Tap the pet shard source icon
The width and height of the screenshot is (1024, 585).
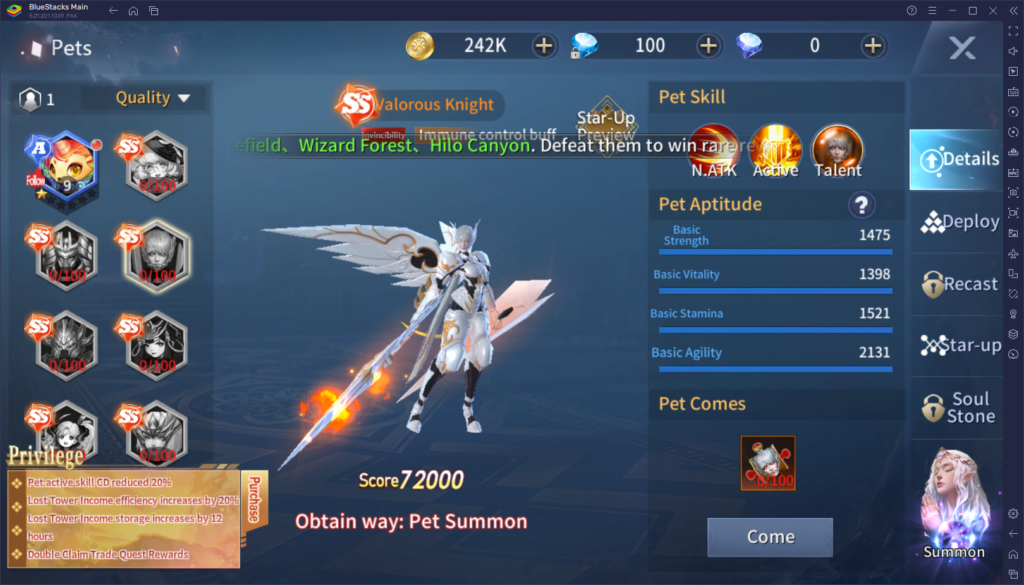click(x=768, y=463)
